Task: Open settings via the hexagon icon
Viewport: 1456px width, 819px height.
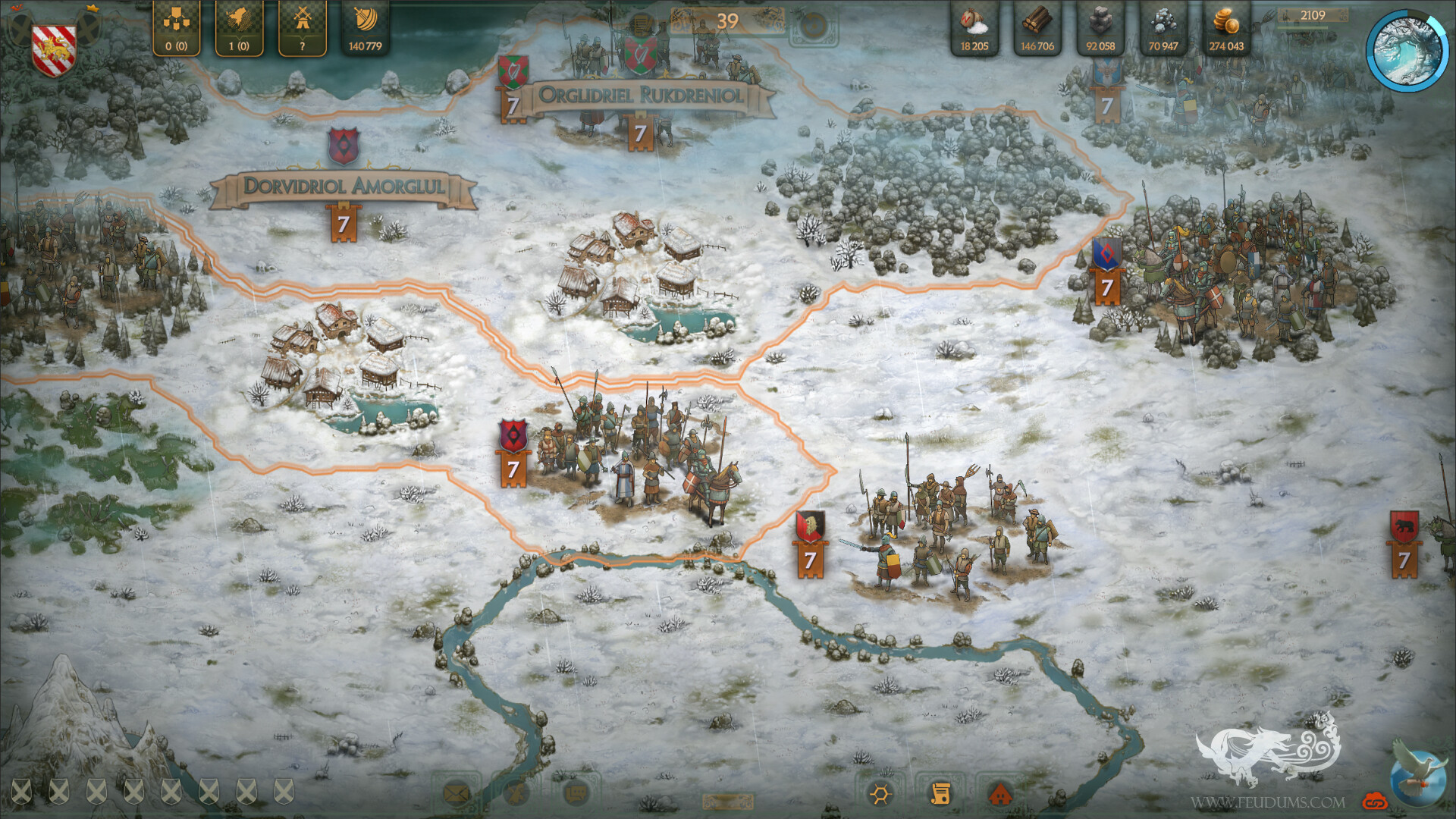Action: (880, 793)
